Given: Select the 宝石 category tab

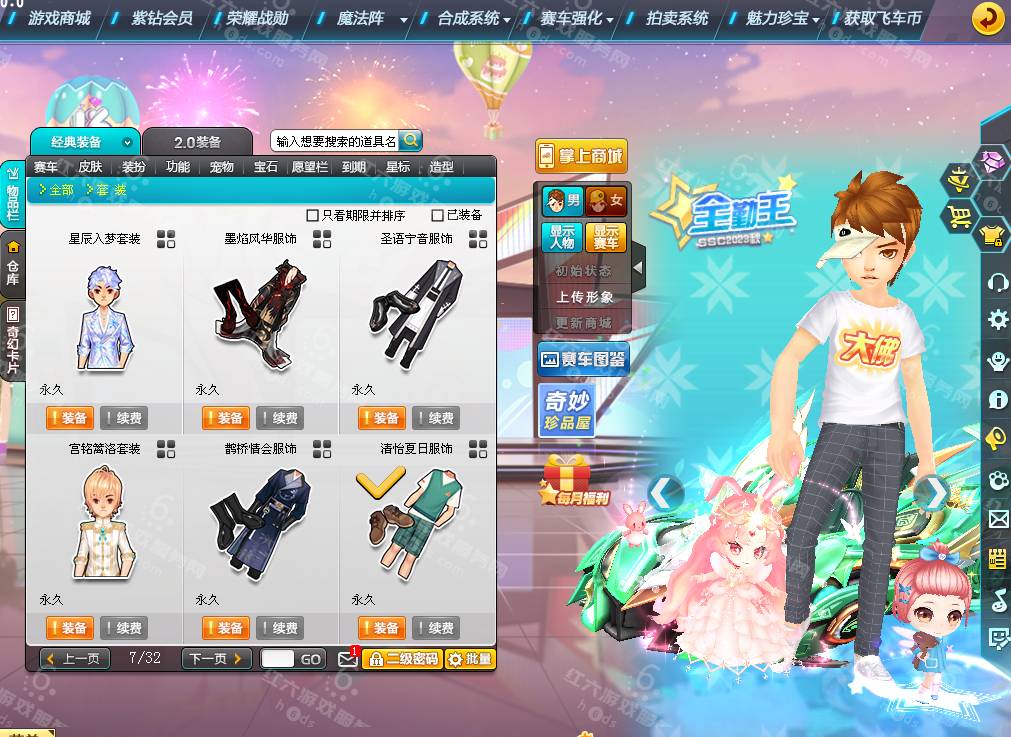Looking at the screenshot, I should [x=266, y=167].
